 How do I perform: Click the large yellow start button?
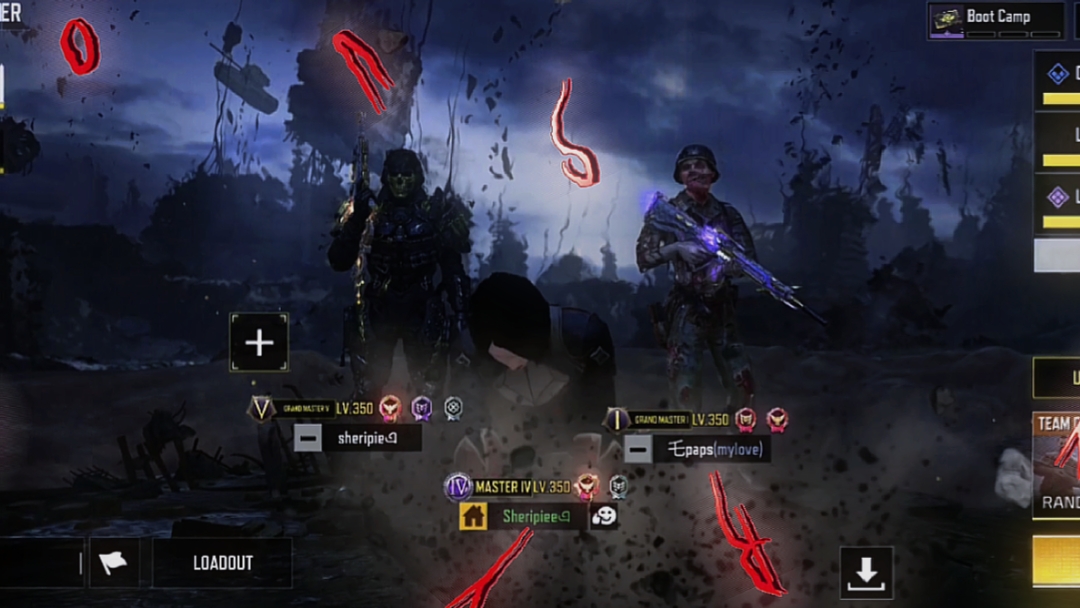[1057, 560]
